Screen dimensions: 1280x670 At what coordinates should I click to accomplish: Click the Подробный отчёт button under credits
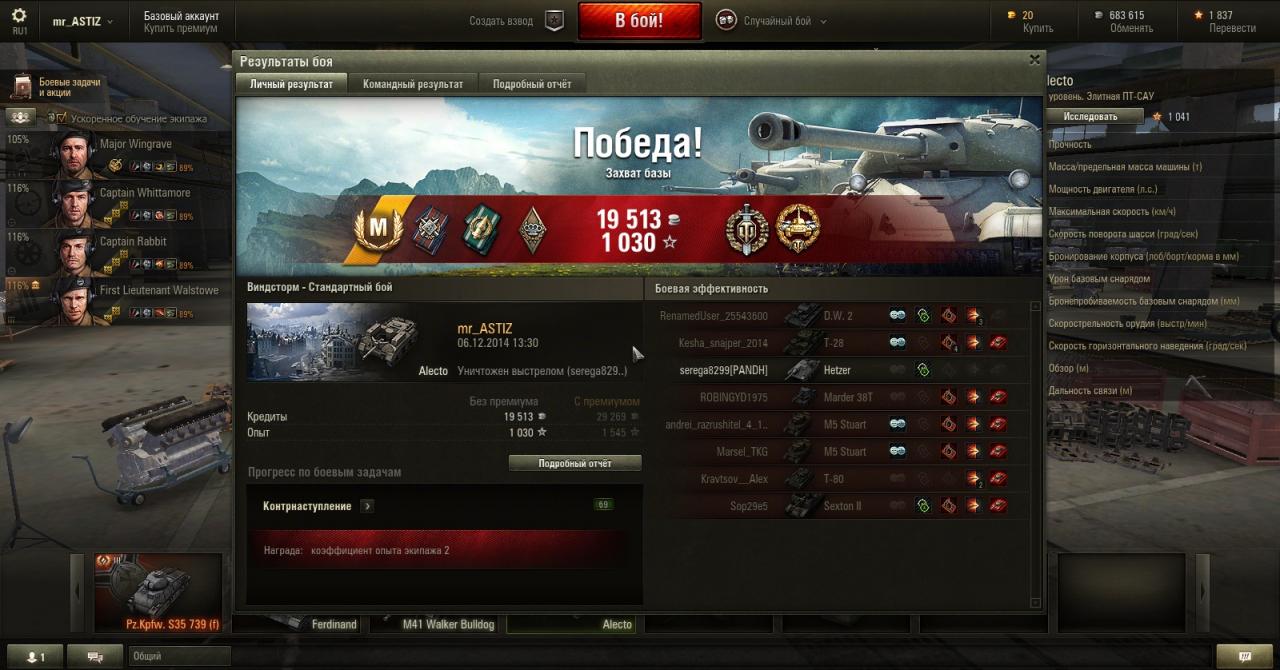[575, 464]
